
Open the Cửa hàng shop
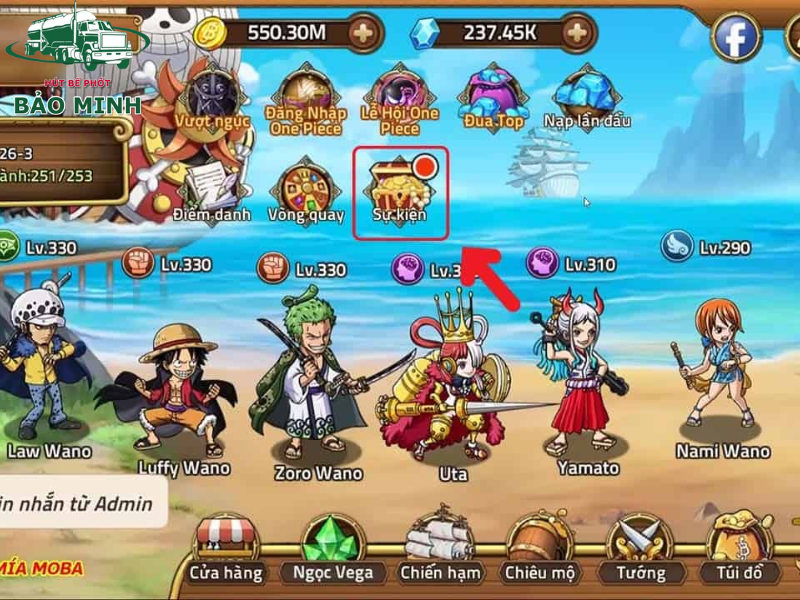click(227, 551)
